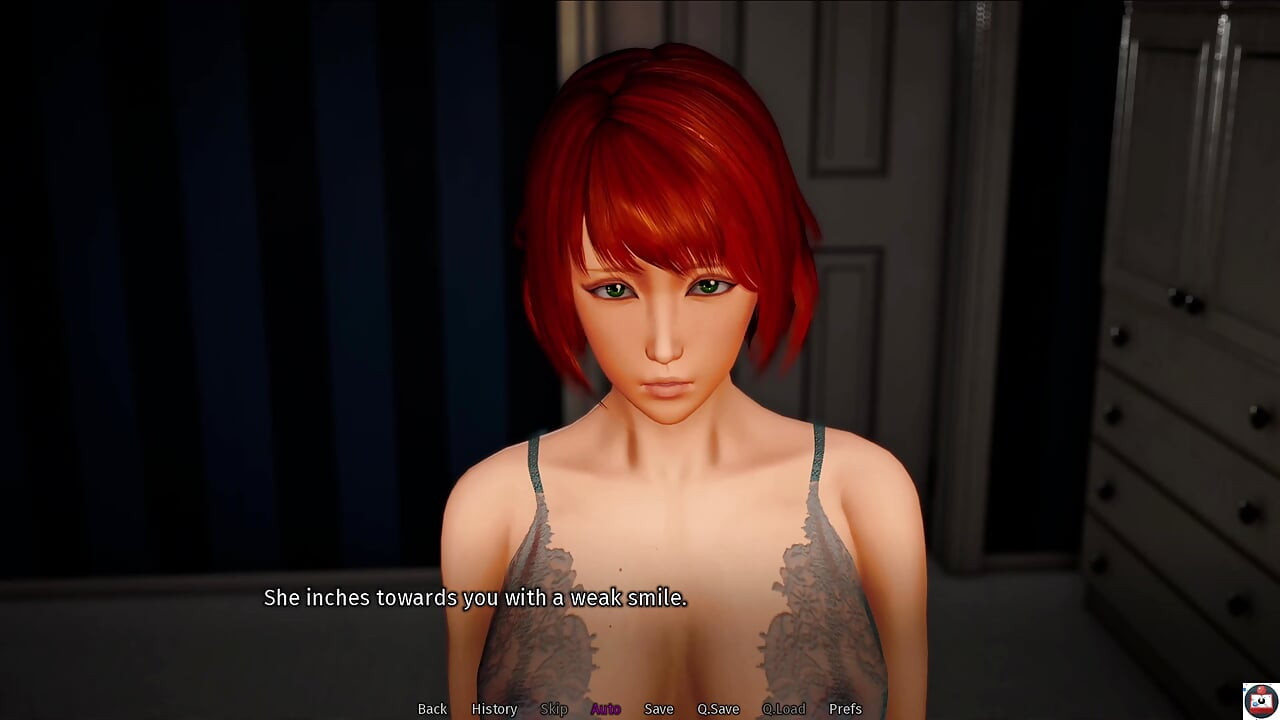Disable the active Auto play mode
Viewport: 1280px width, 720px height.
[605, 709]
